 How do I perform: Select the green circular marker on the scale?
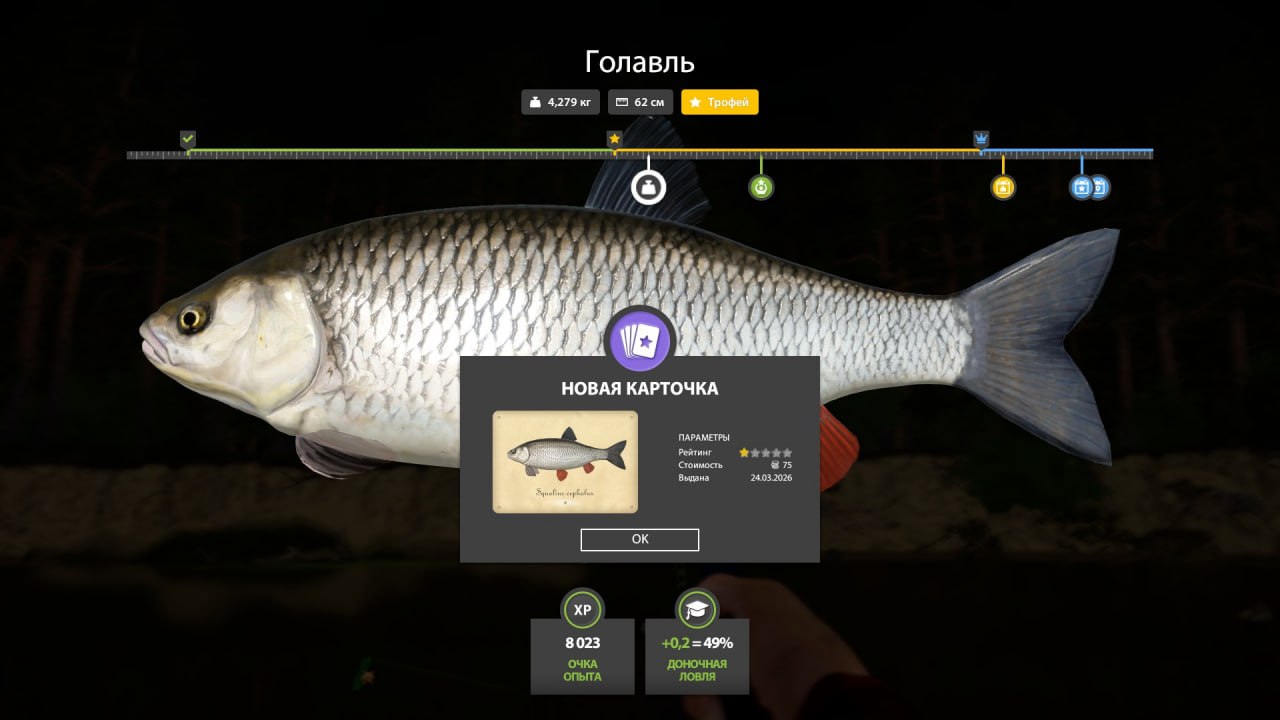click(x=761, y=187)
